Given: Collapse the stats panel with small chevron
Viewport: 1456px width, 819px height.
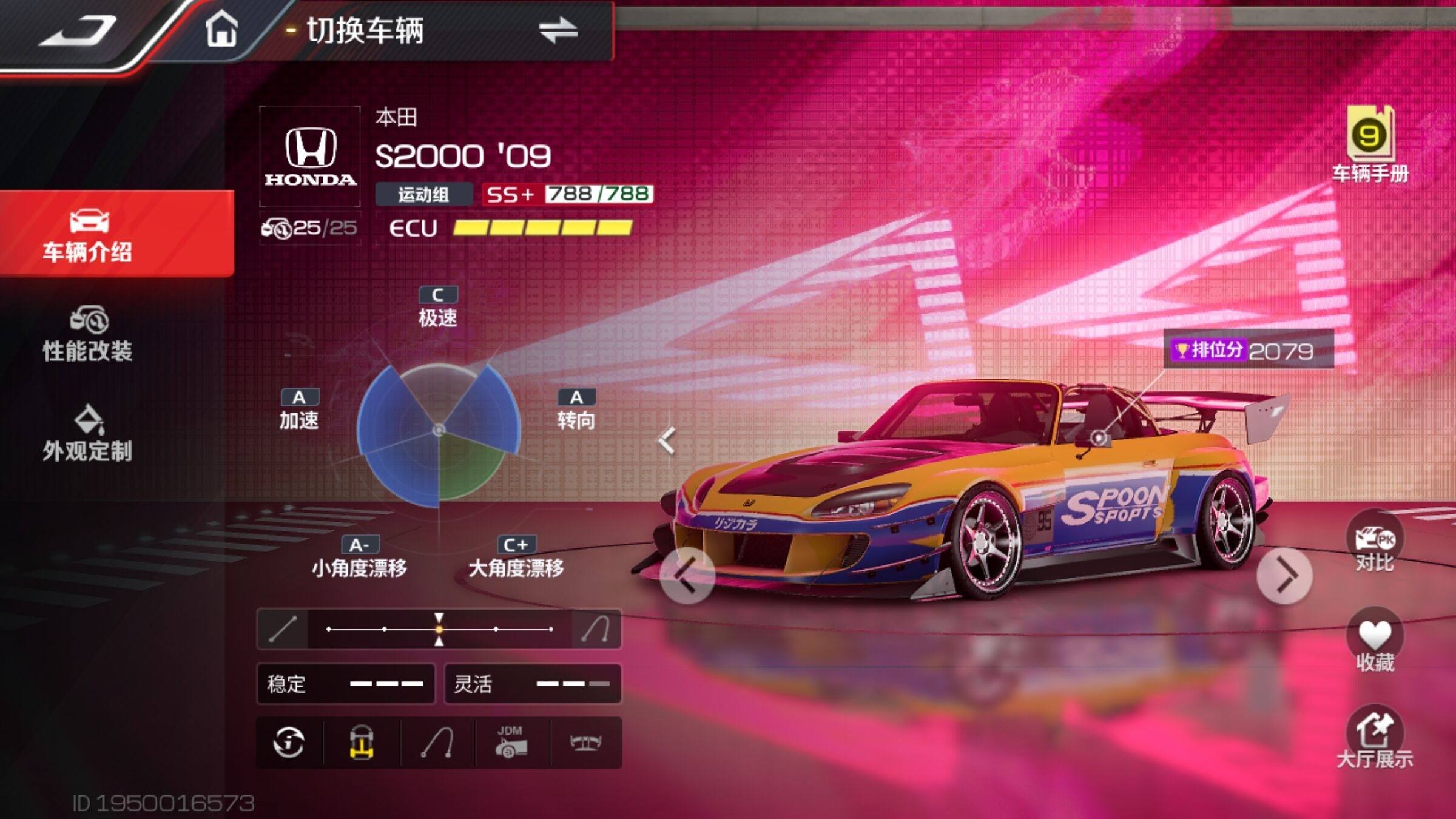Looking at the screenshot, I should pos(667,441).
